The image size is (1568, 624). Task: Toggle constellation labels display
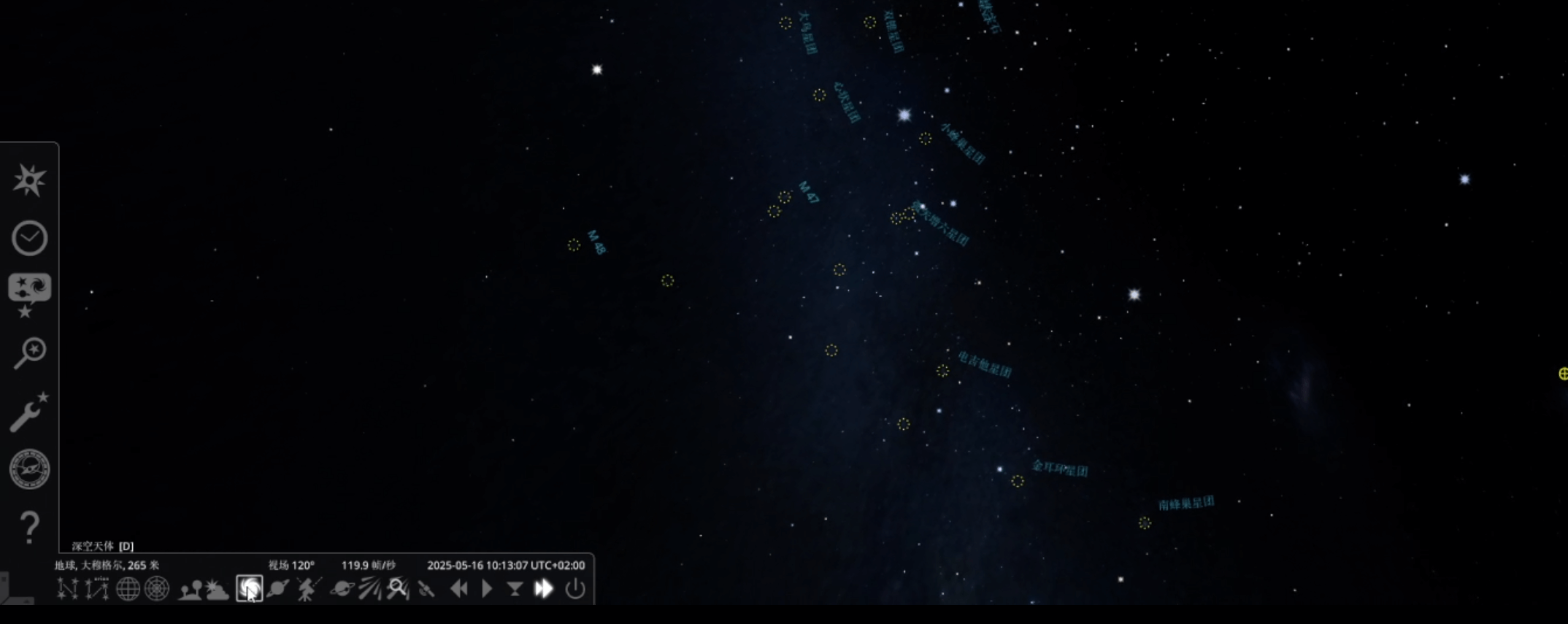tap(97, 588)
